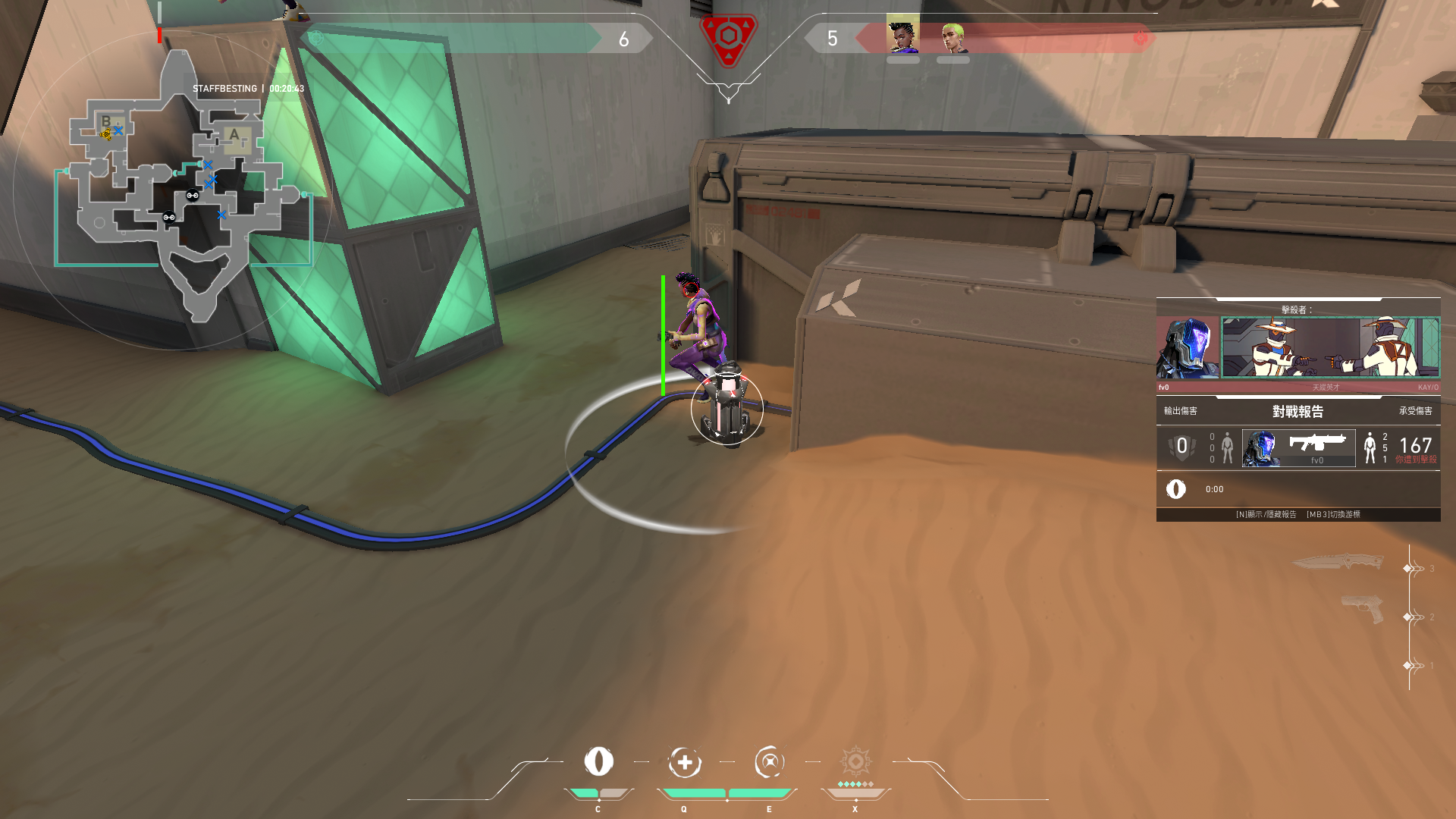This screenshot has height=819, width=1456.
Task: Select the fv0 weapon row in the combat report
Action: (1298, 447)
